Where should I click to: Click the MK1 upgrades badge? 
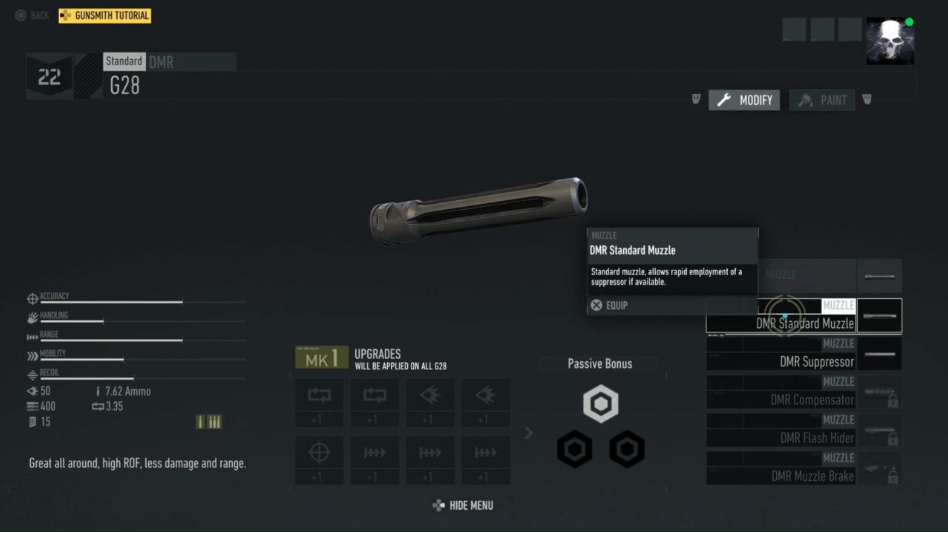(321, 358)
